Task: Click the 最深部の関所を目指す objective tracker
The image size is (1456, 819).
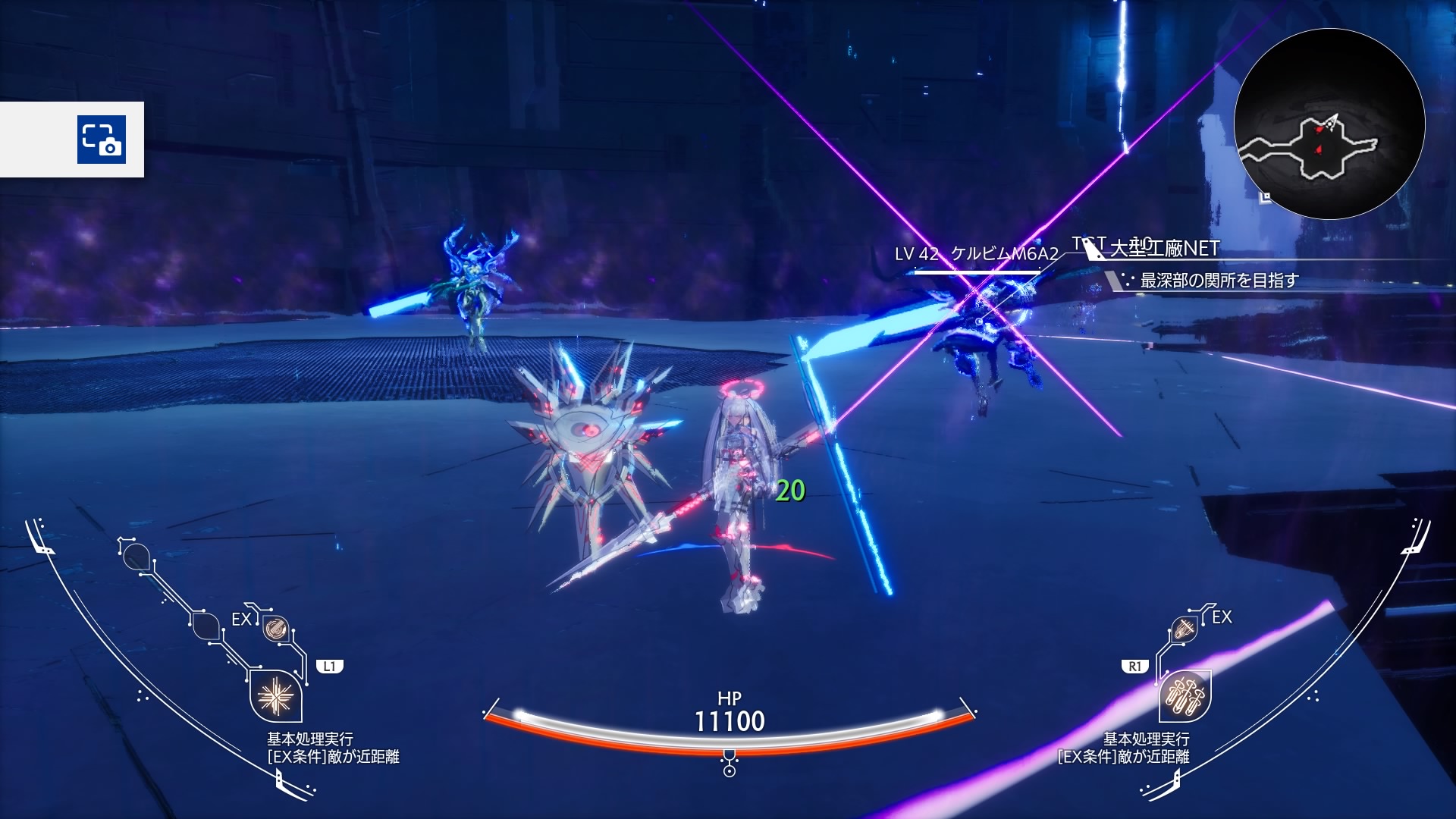Action: [x=1219, y=281]
